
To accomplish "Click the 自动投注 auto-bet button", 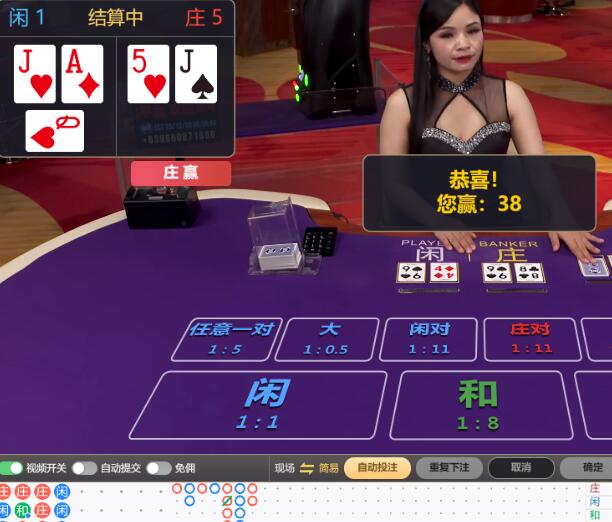I will click(377, 468).
